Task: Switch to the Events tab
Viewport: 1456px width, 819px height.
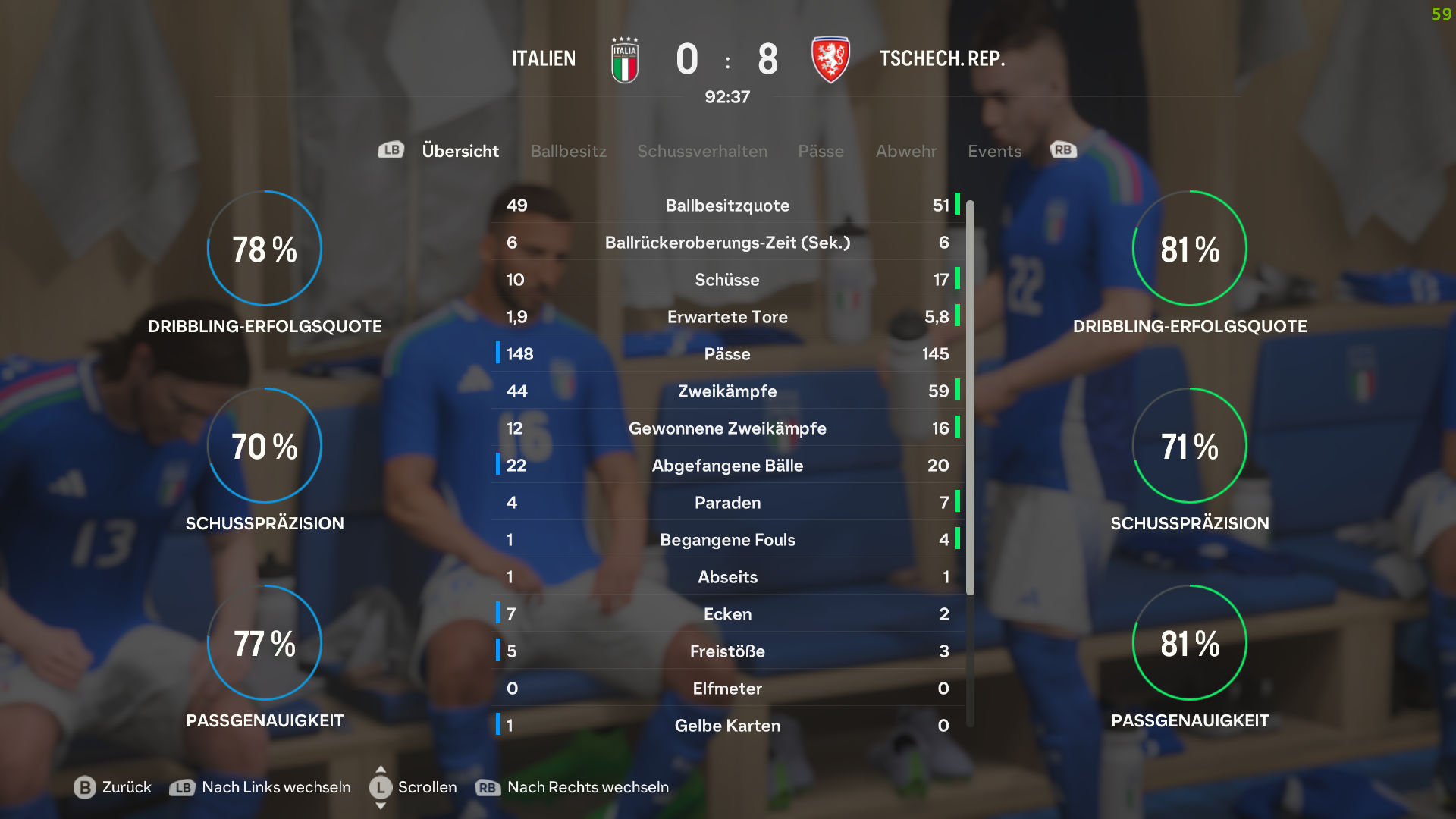Action: 994,151
